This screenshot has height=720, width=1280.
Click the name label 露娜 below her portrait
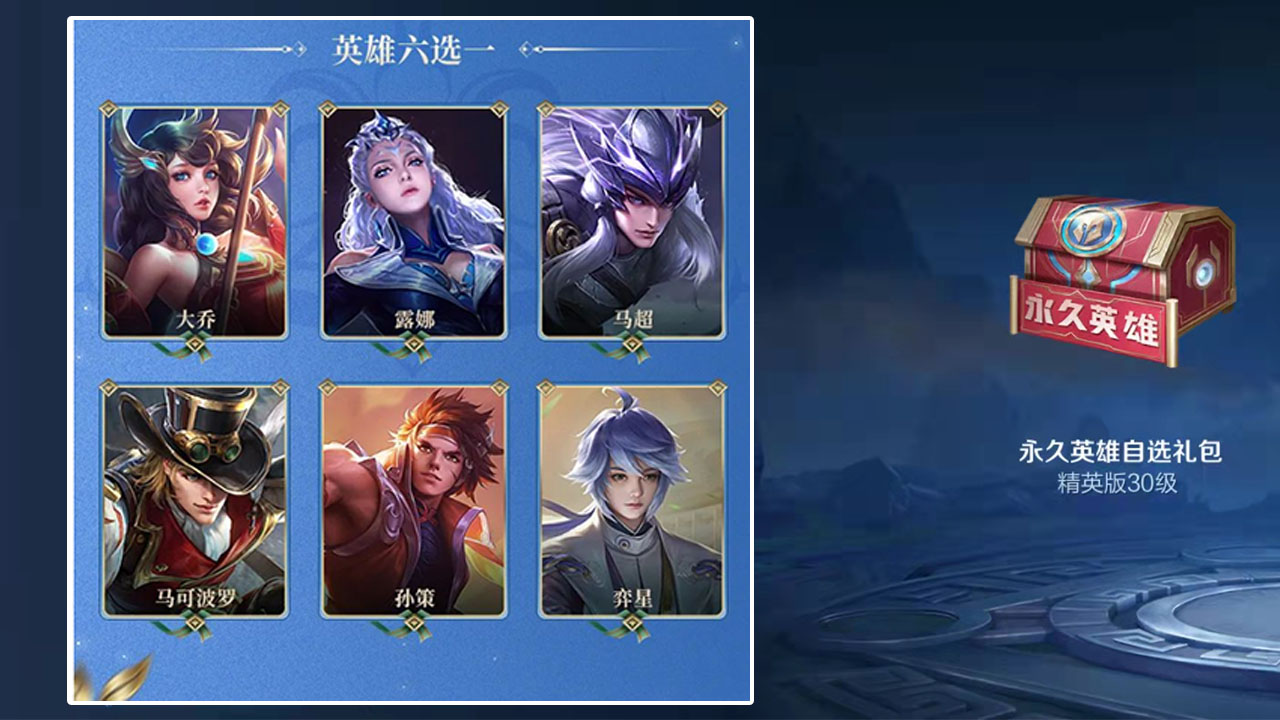point(413,320)
